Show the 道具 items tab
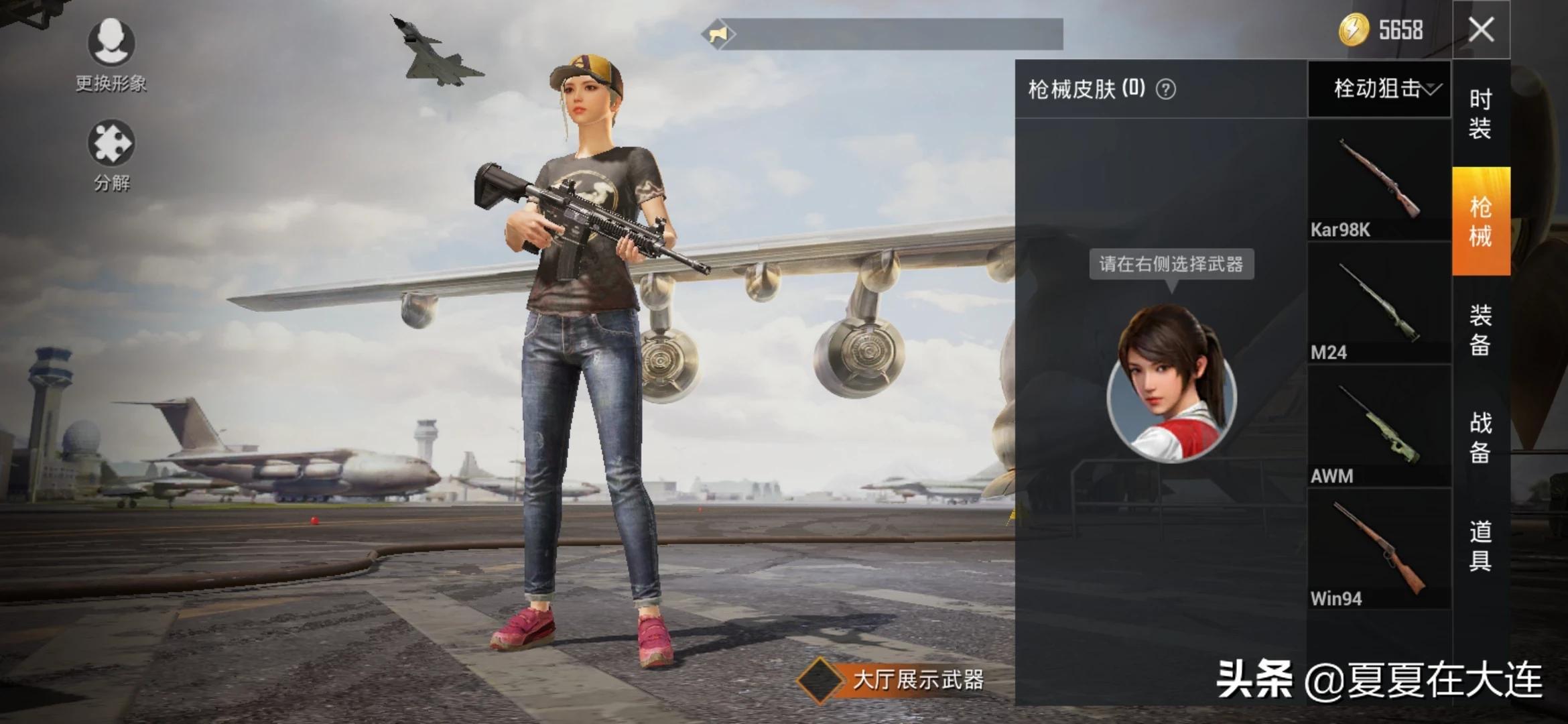Screen dimensions: 1568x724 (1480, 546)
